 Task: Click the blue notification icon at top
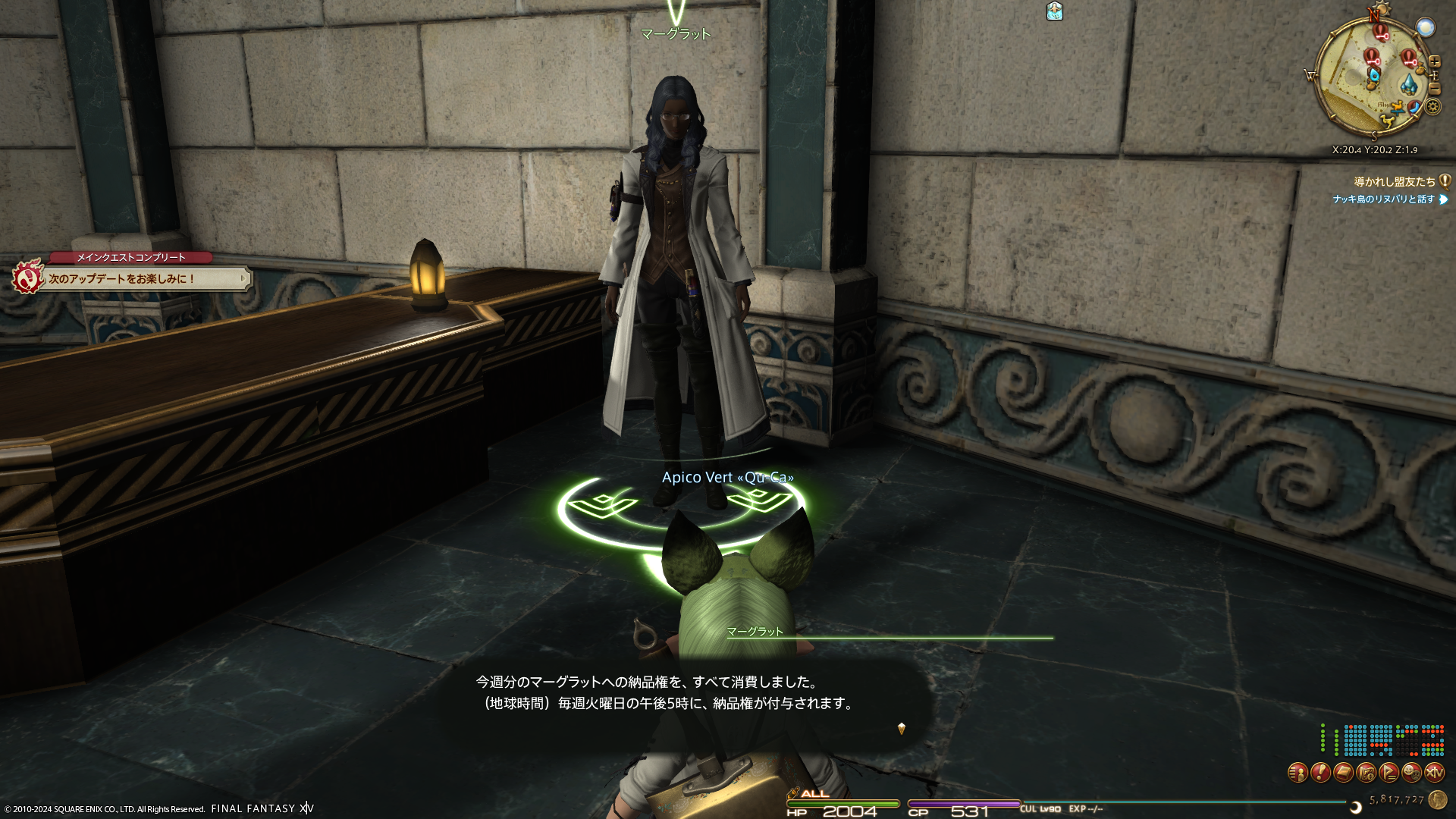pos(1054,11)
